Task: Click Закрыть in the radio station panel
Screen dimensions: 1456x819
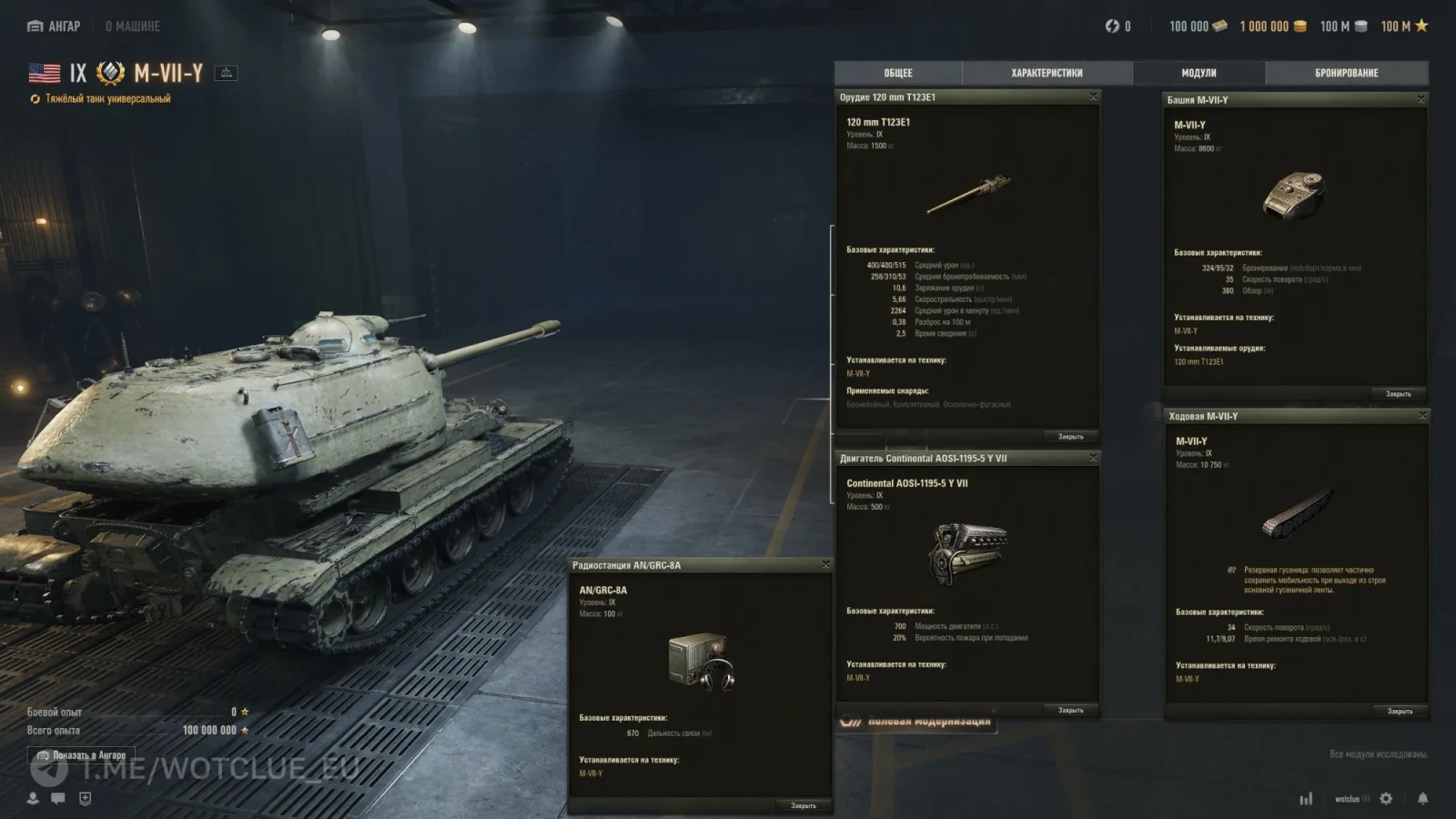Action: point(803,805)
